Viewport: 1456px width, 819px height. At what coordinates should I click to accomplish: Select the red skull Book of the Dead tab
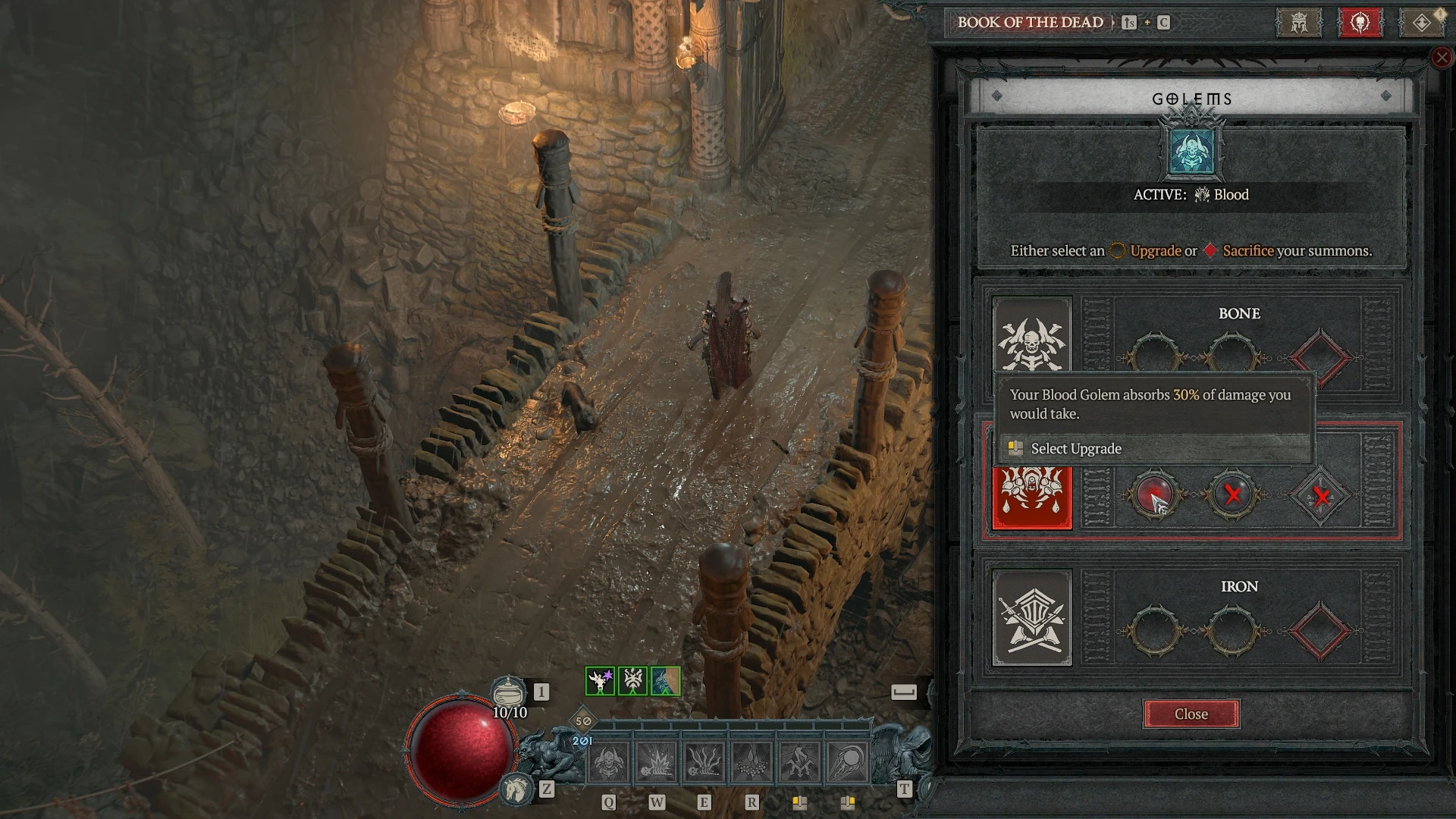click(1360, 23)
